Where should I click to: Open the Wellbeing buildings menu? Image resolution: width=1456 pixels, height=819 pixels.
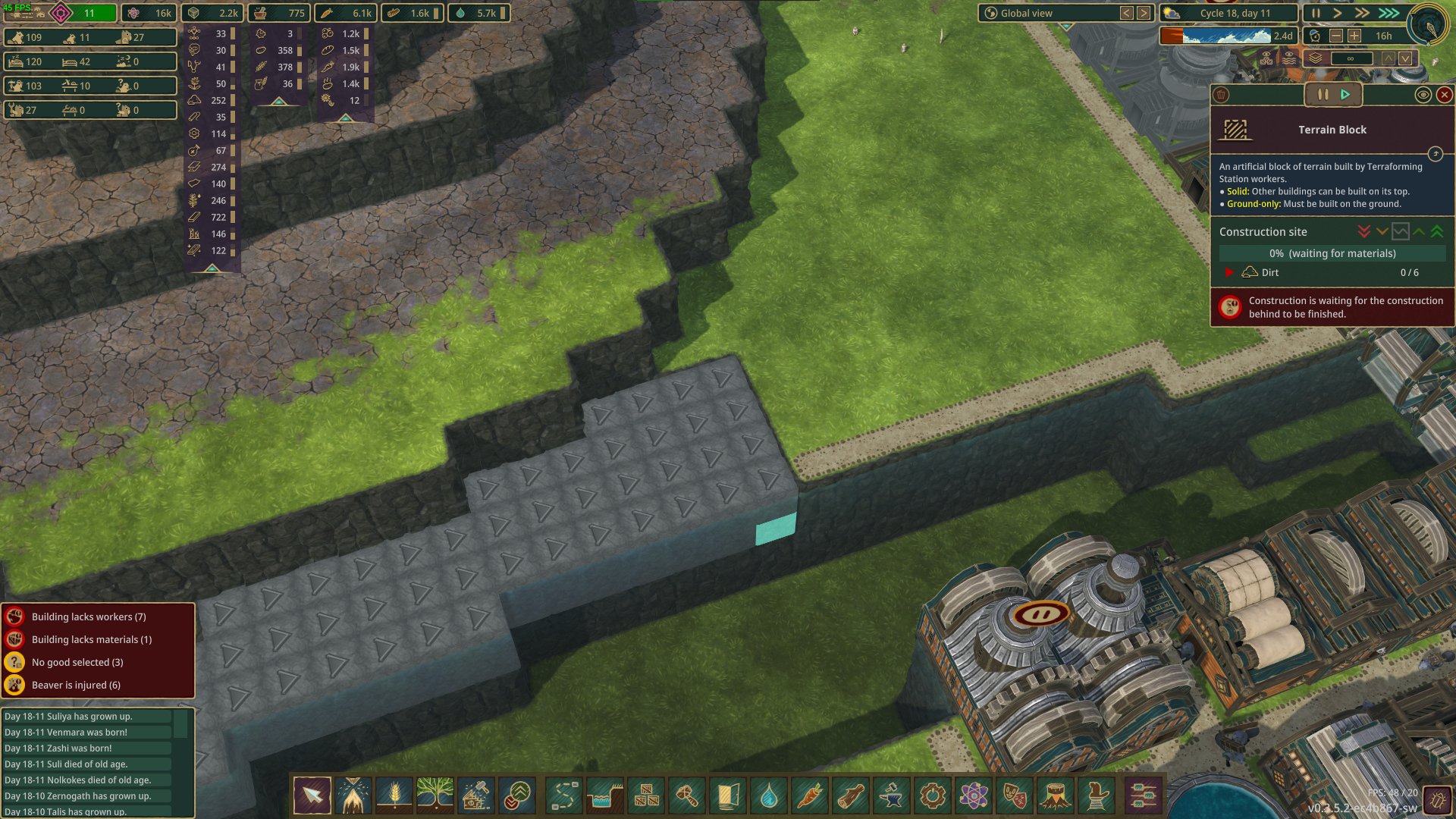(x=1015, y=795)
